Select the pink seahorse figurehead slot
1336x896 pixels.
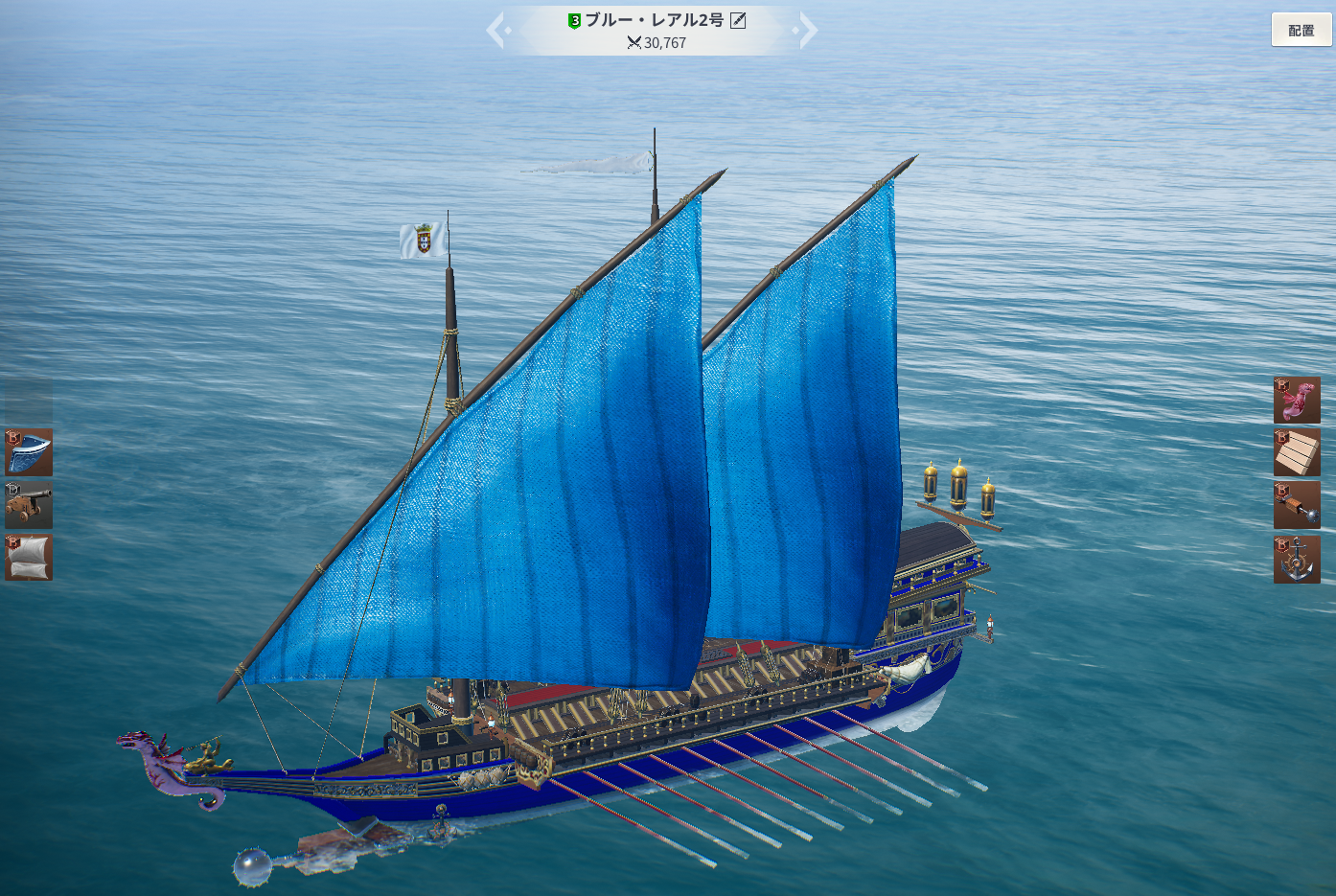[1297, 401]
